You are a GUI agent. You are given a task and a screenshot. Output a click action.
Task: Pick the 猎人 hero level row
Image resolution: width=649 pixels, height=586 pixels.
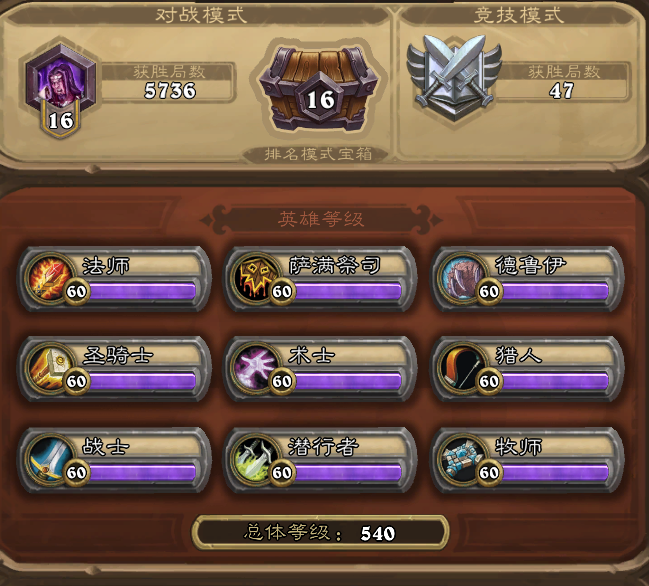tap(529, 367)
